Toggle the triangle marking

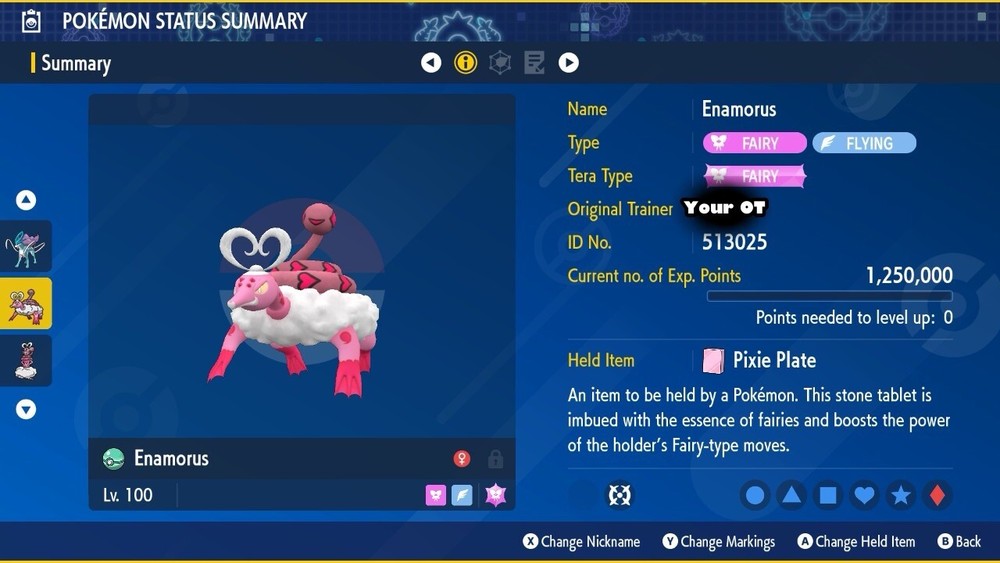click(791, 495)
